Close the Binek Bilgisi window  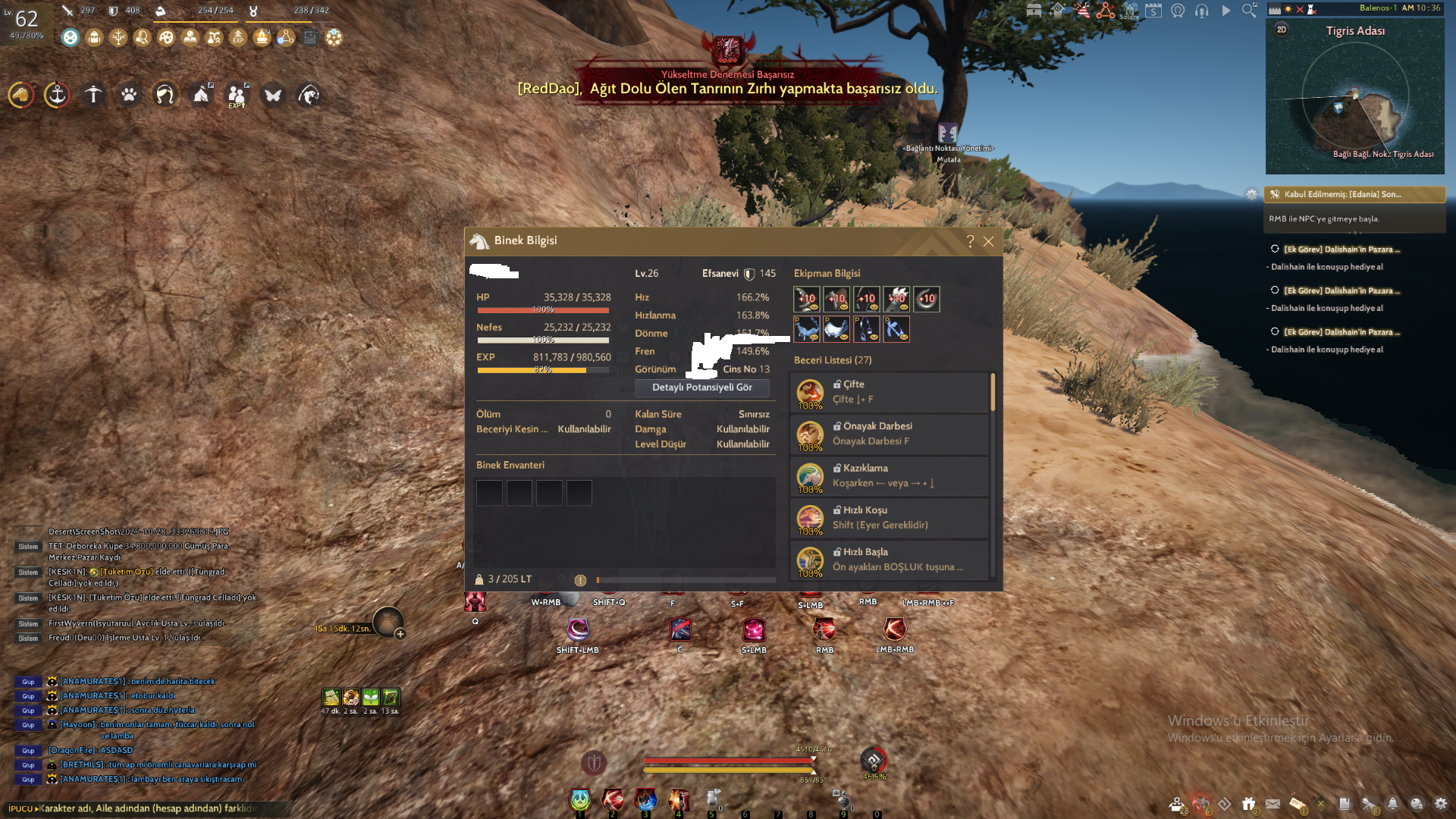pos(988,241)
